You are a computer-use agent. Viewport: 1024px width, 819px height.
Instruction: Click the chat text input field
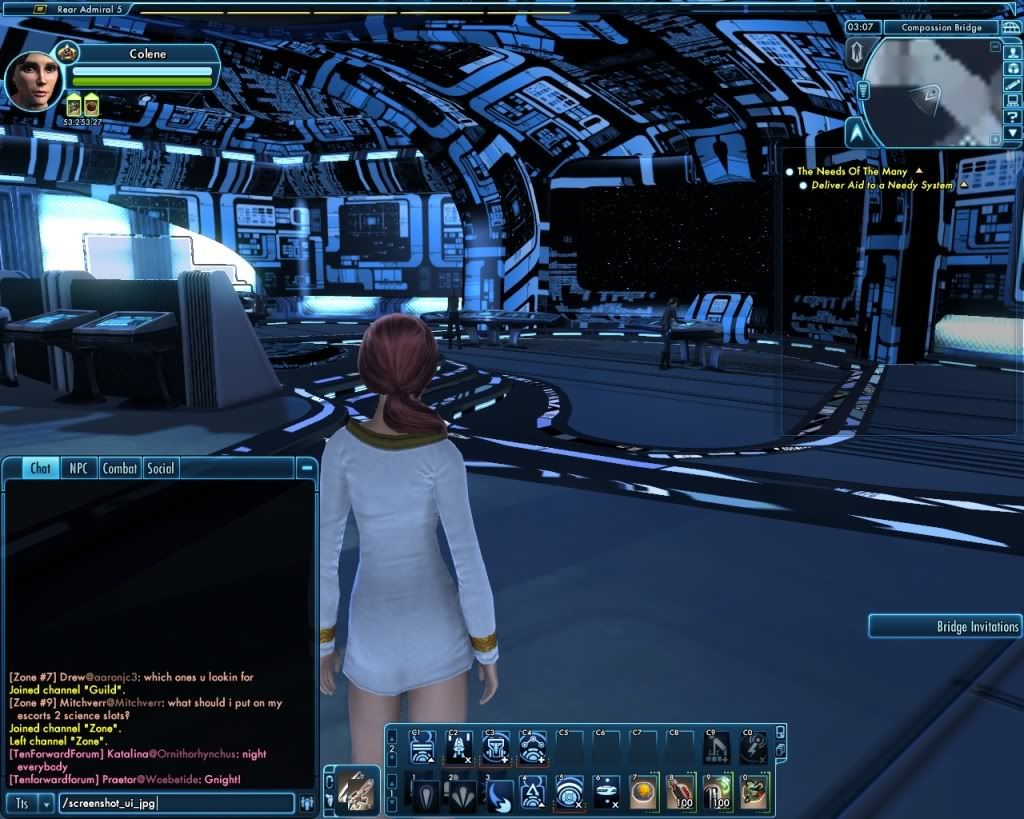pyautogui.click(x=176, y=803)
